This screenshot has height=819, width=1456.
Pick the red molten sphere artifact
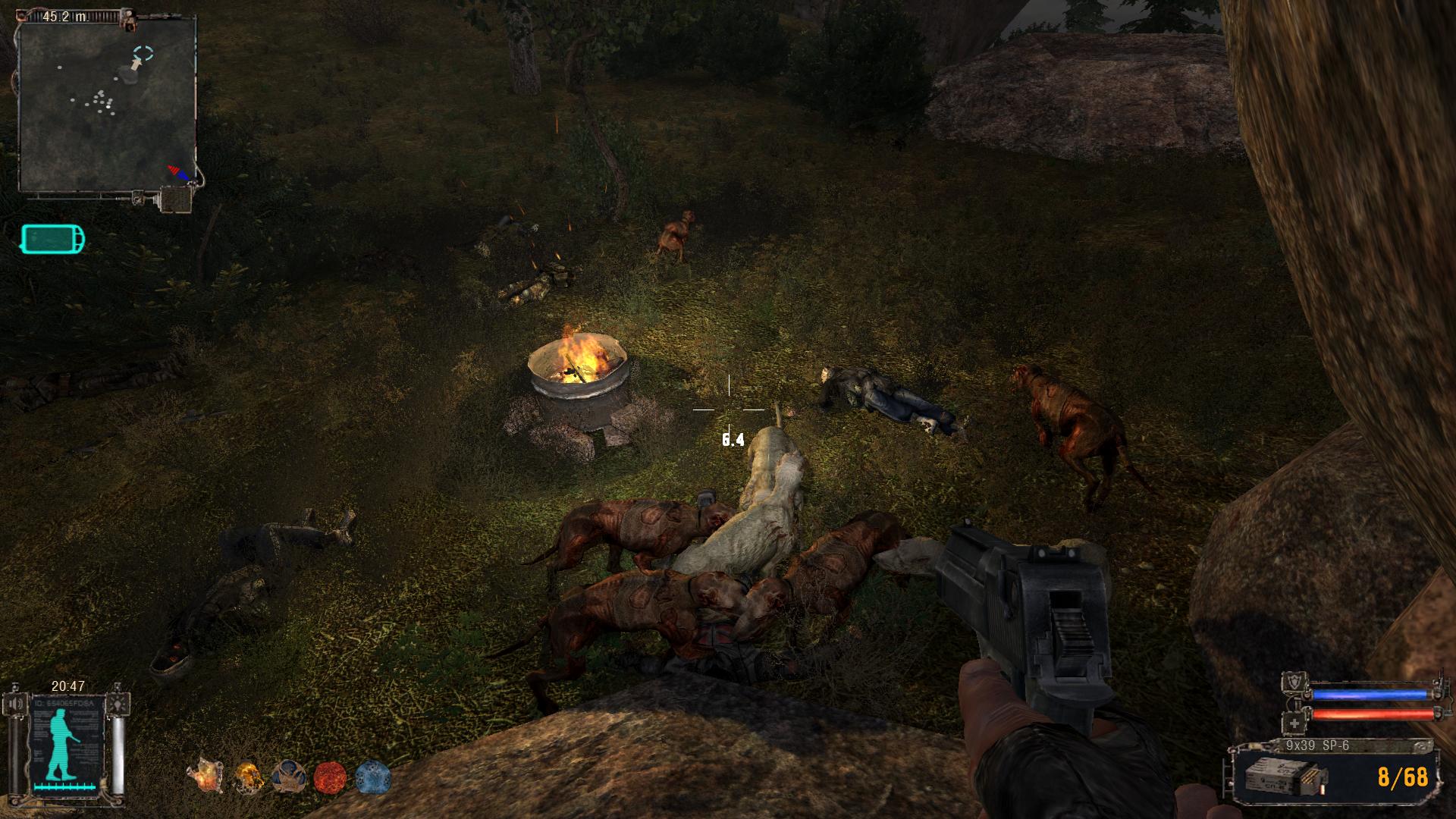click(x=330, y=777)
